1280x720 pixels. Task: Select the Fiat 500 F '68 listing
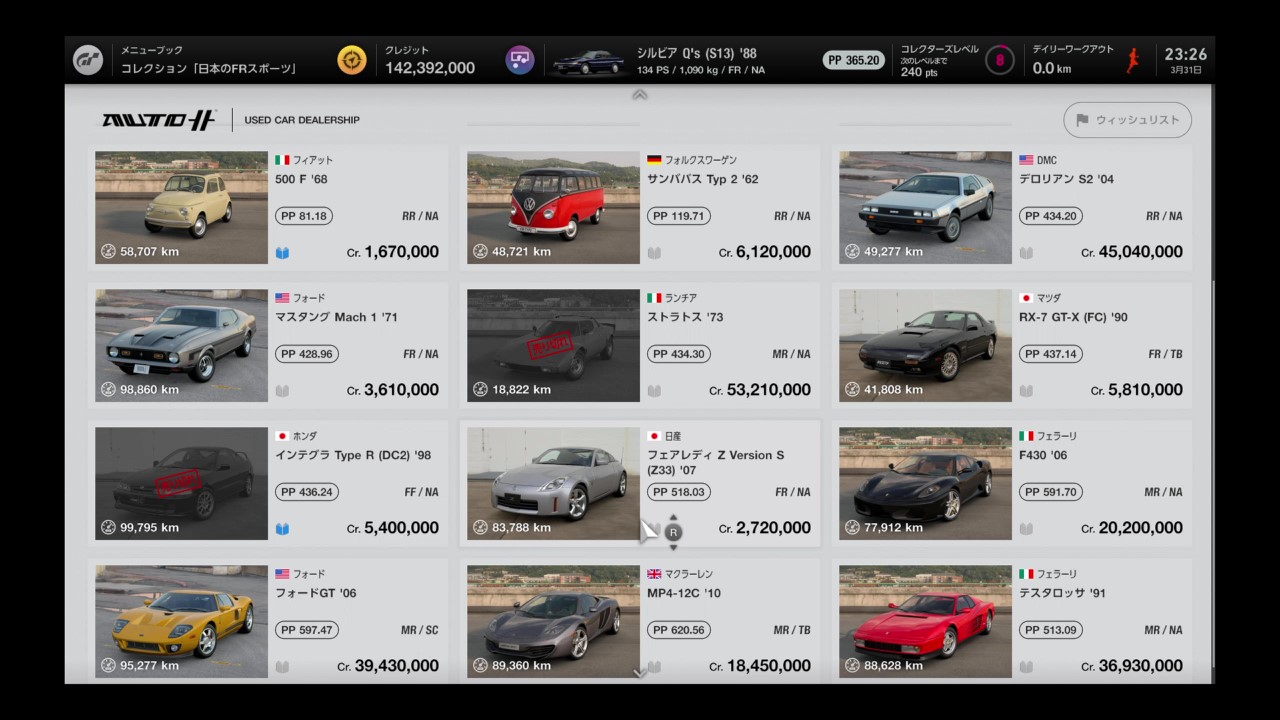tap(268, 208)
